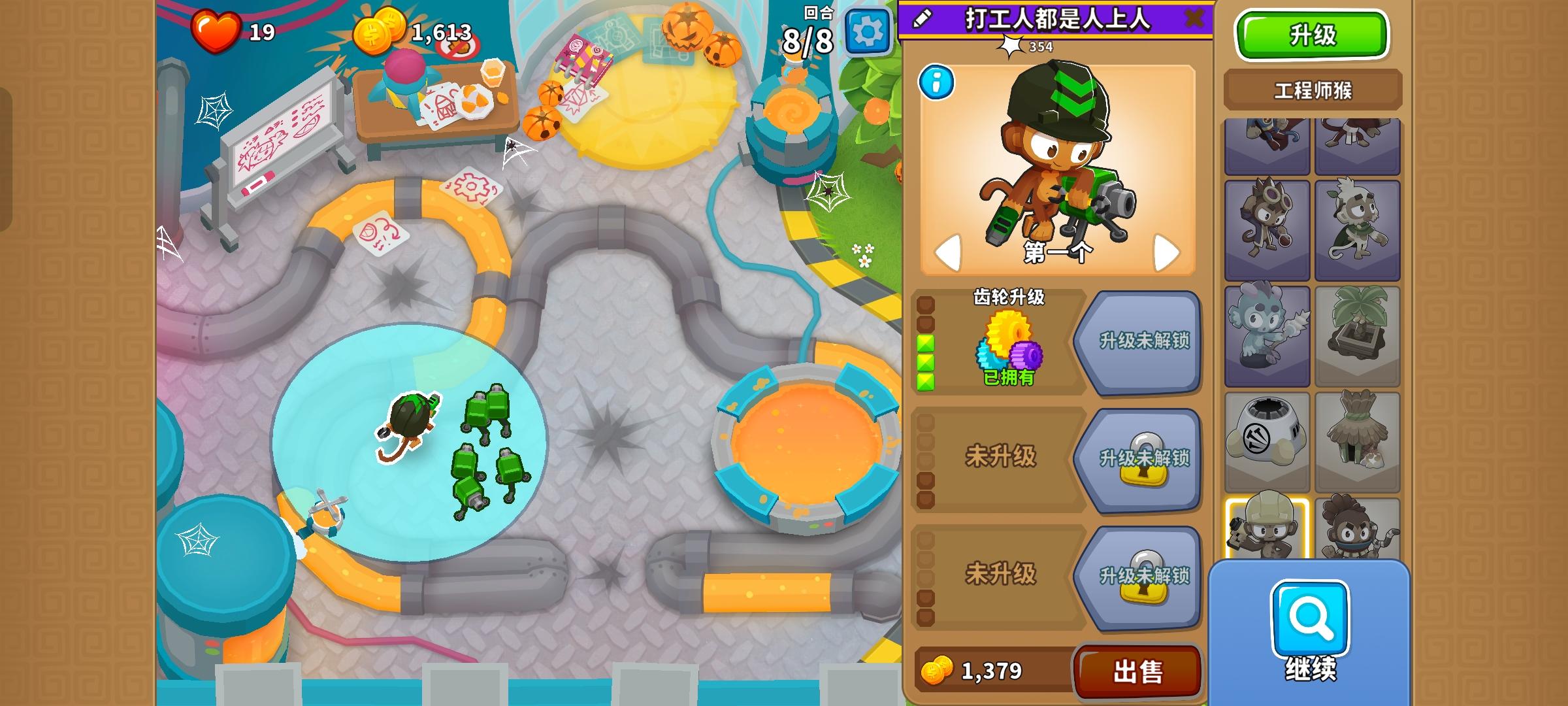This screenshot has height=706, width=1568.
Task: Open the settings gear icon
Action: 867,28
